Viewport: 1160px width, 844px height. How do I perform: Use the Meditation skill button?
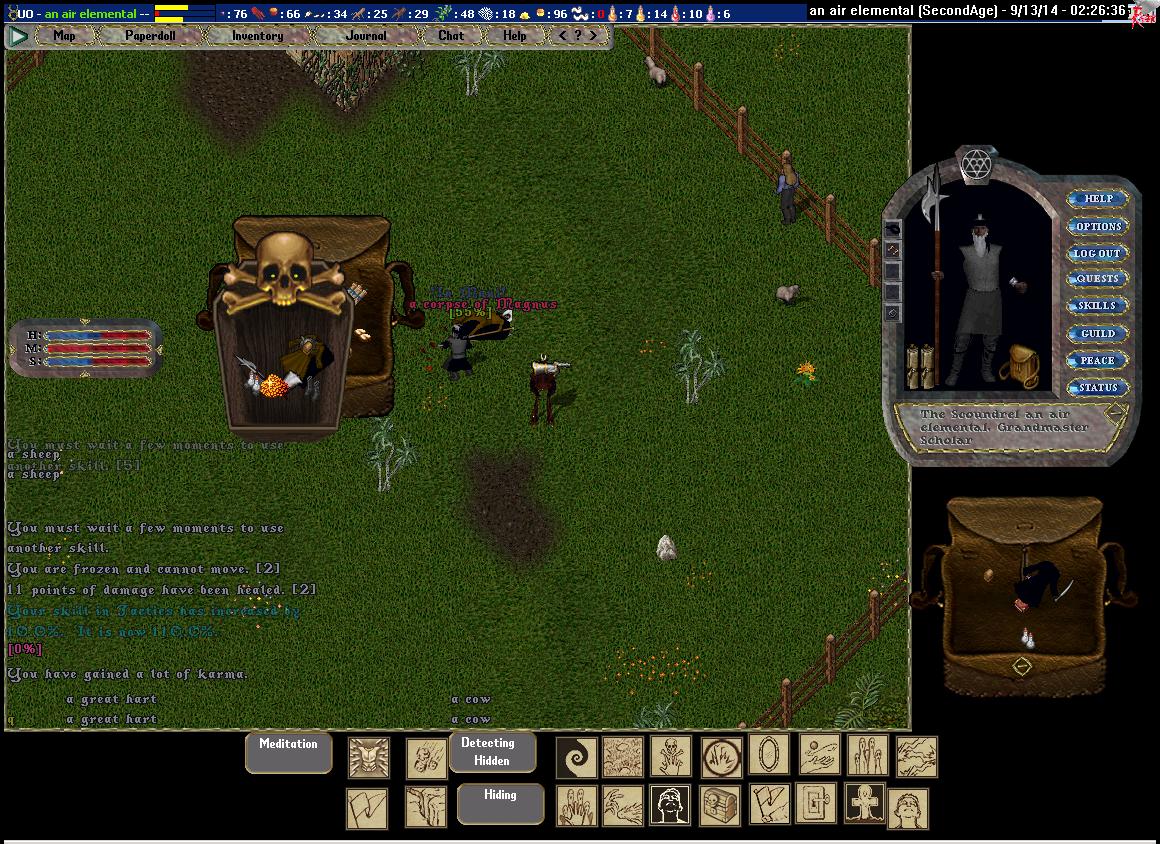click(x=288, y=752)
